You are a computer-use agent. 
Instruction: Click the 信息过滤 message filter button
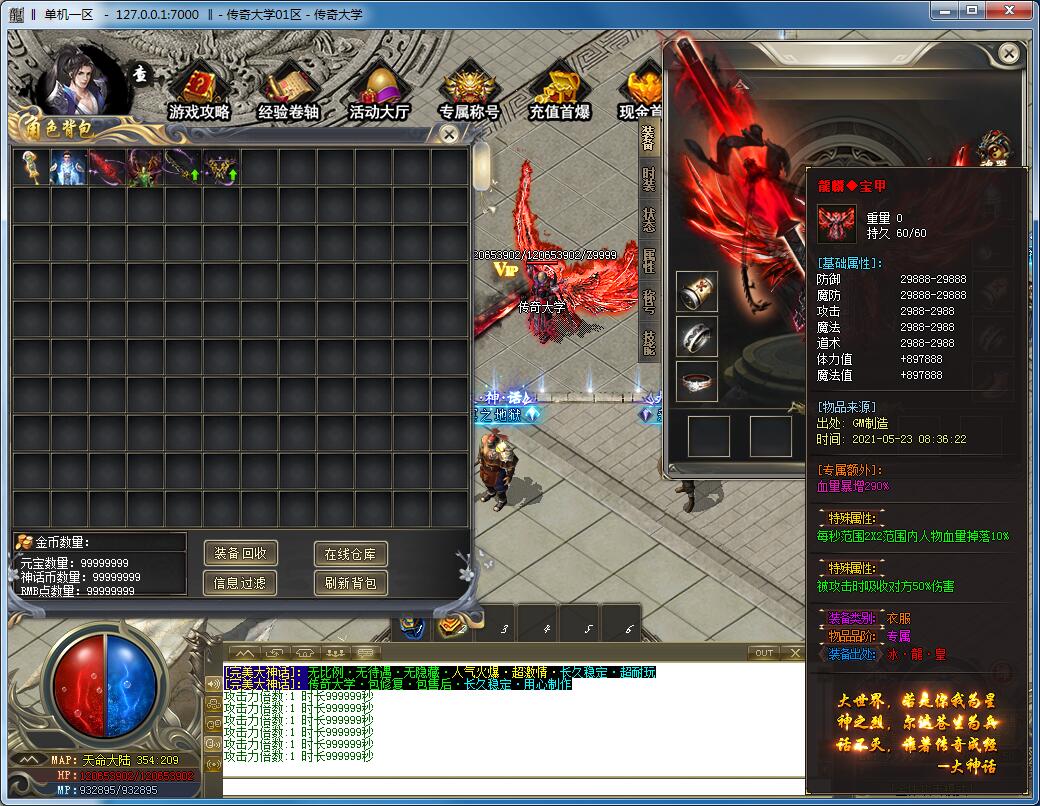coord(241,582)
